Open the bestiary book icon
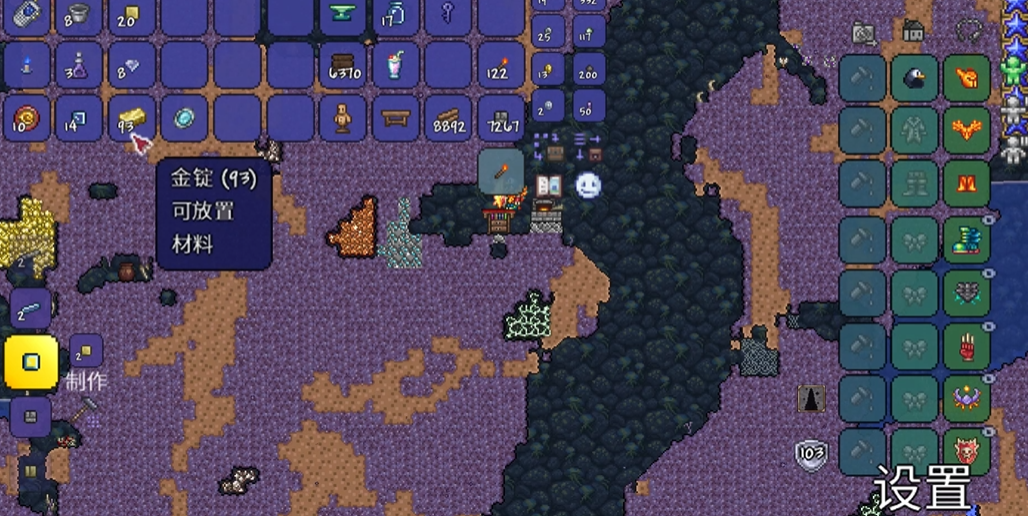 click(x=548, y=186)
